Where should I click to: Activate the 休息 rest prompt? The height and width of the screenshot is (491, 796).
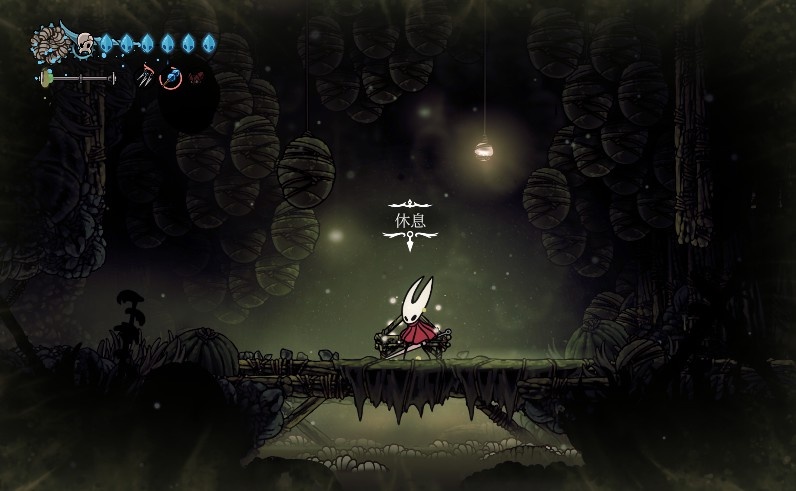[x=410, y=220]
